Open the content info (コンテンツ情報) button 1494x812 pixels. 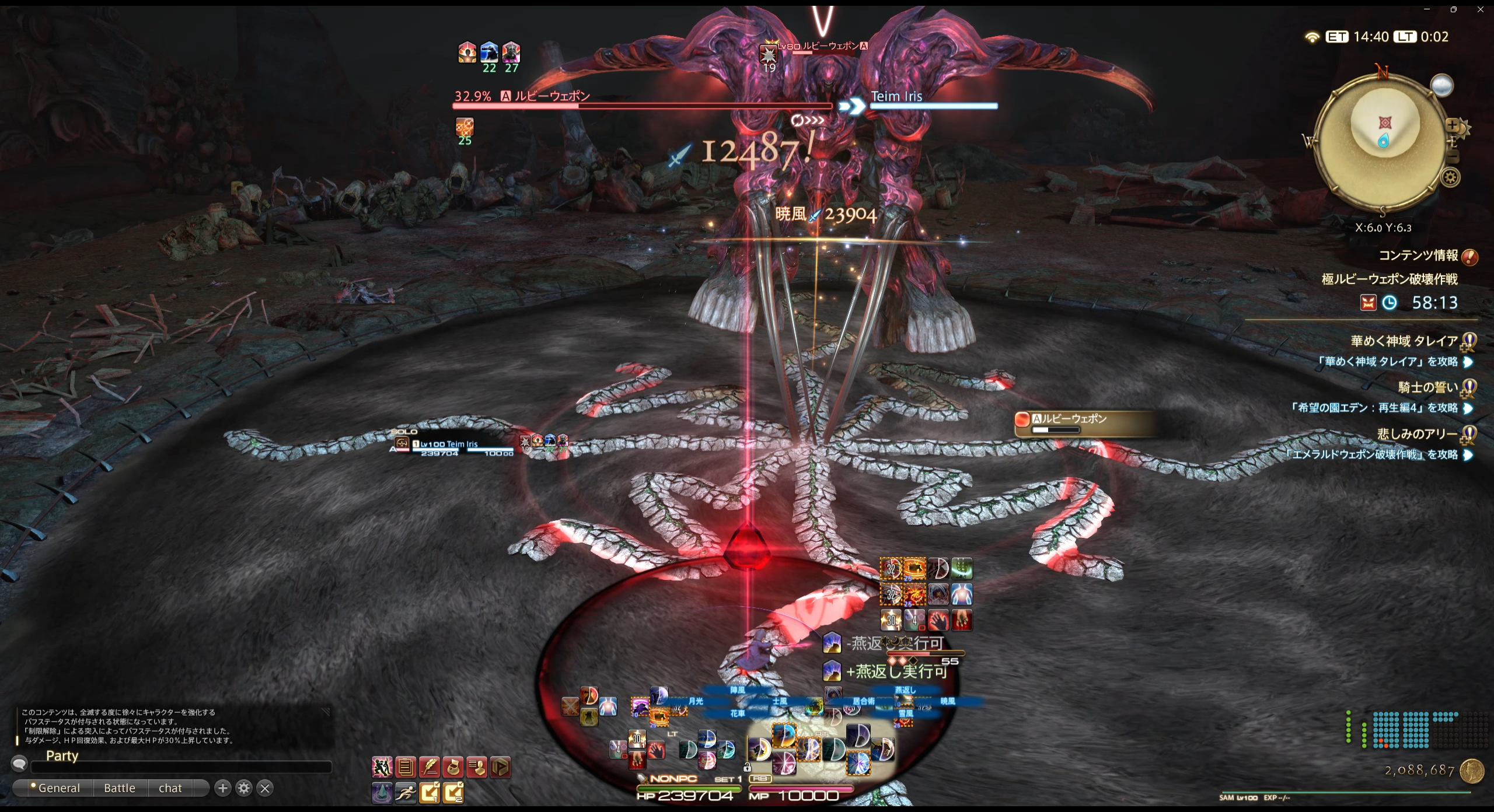point(1469,257)
